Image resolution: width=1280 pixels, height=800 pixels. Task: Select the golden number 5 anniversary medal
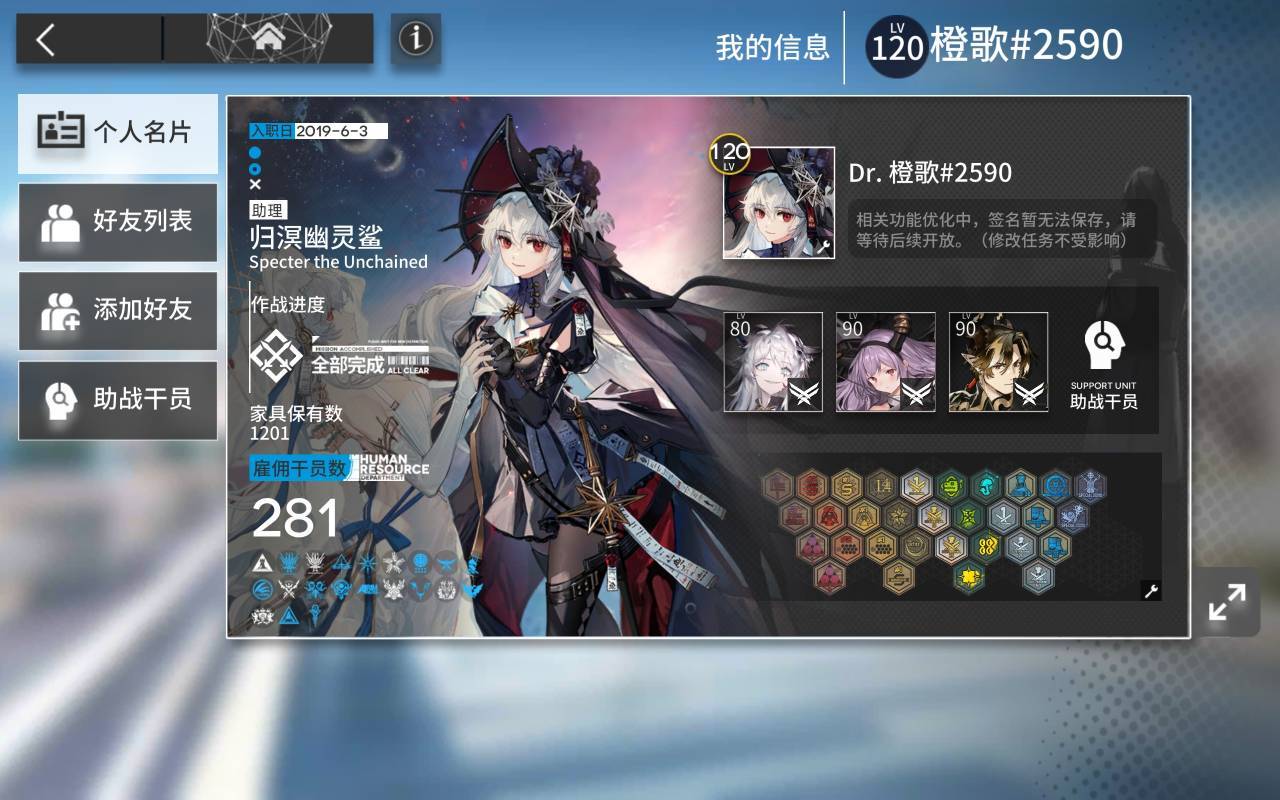[847, 485]
